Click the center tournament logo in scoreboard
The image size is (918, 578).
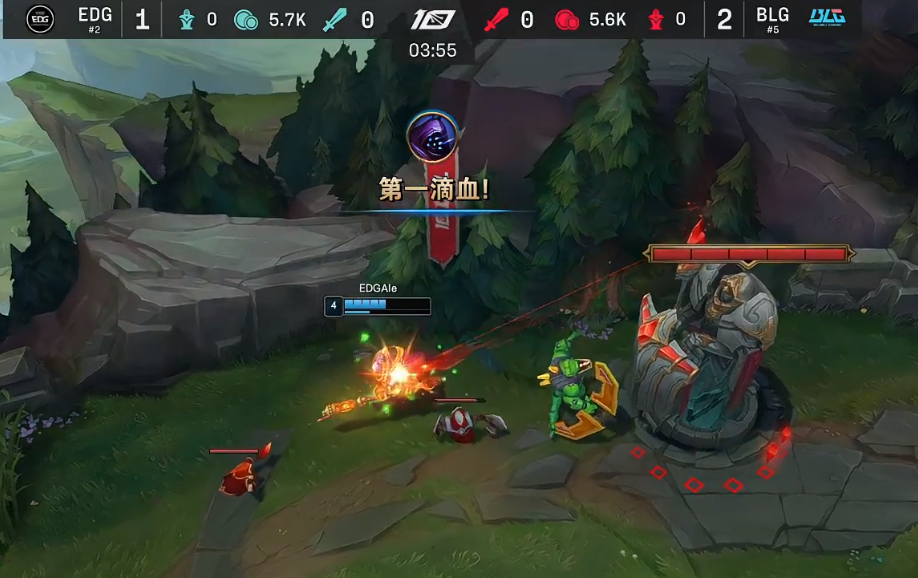[x=433, y=19]
